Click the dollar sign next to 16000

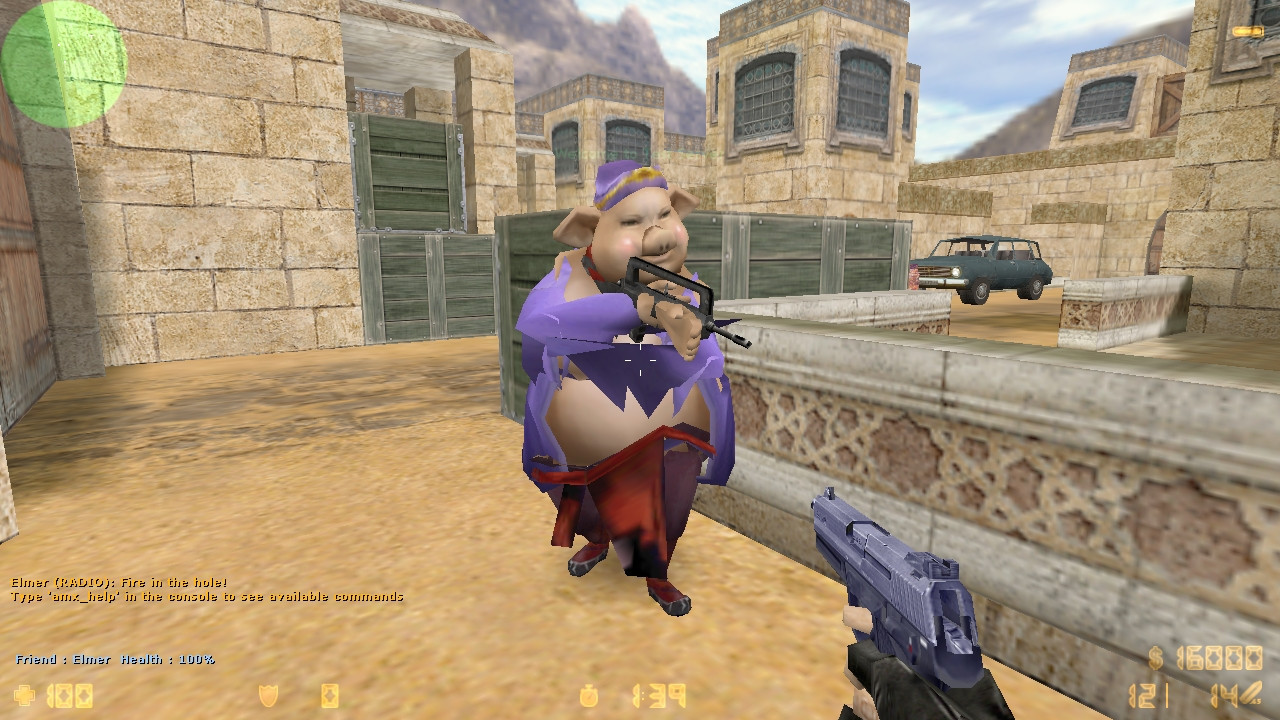[x=1155, y=658]
